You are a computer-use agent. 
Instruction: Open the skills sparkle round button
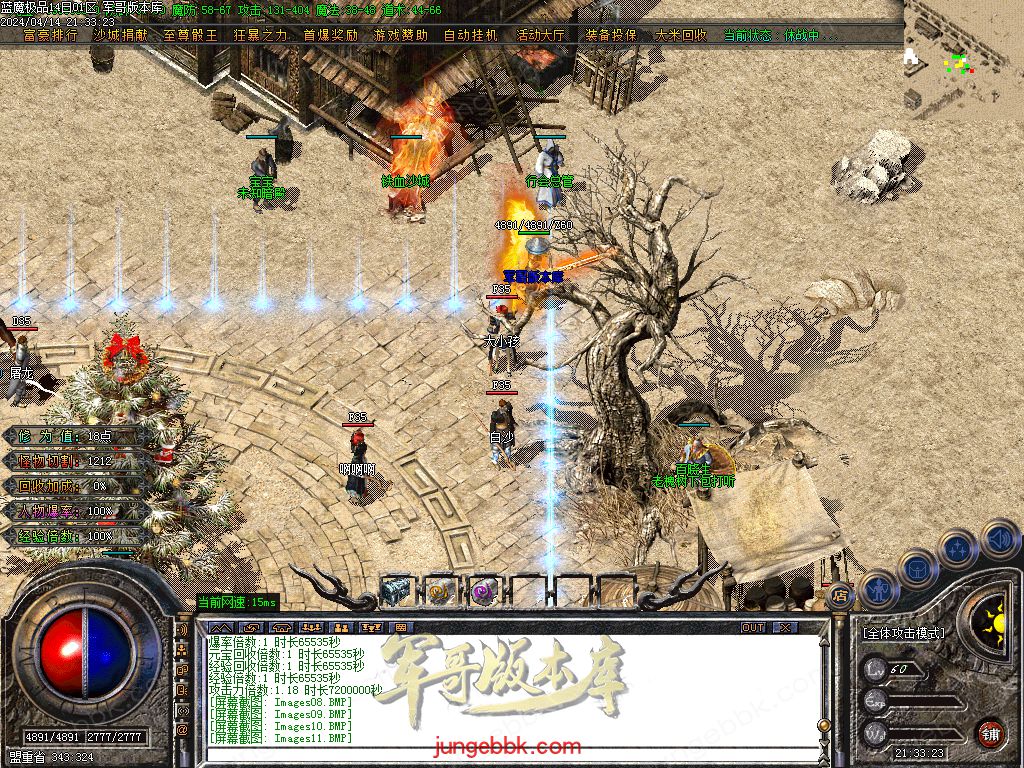click(957, 548)
